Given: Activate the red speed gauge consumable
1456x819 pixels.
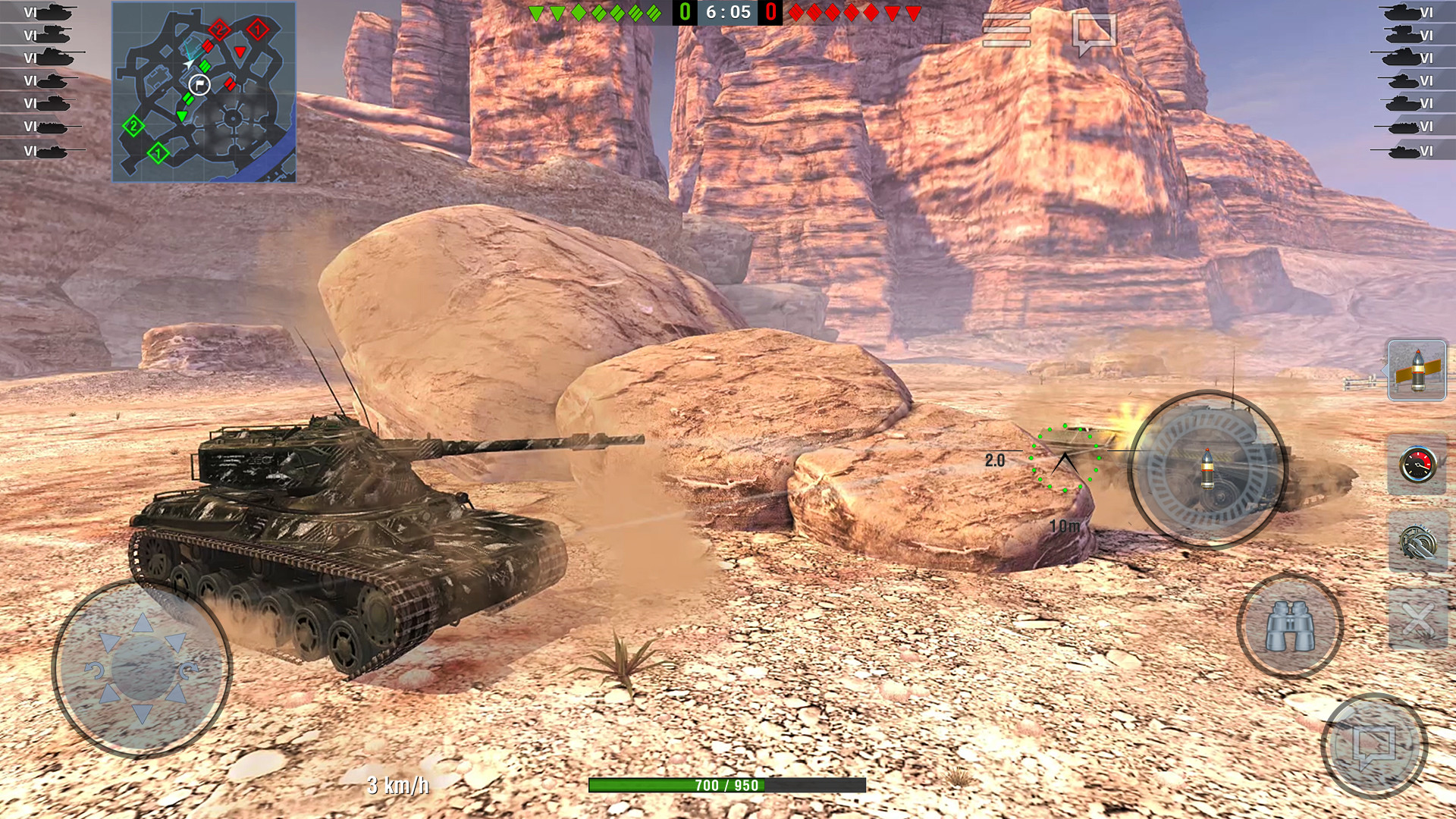Looking at the screenshot, I should click(1417, 465).
